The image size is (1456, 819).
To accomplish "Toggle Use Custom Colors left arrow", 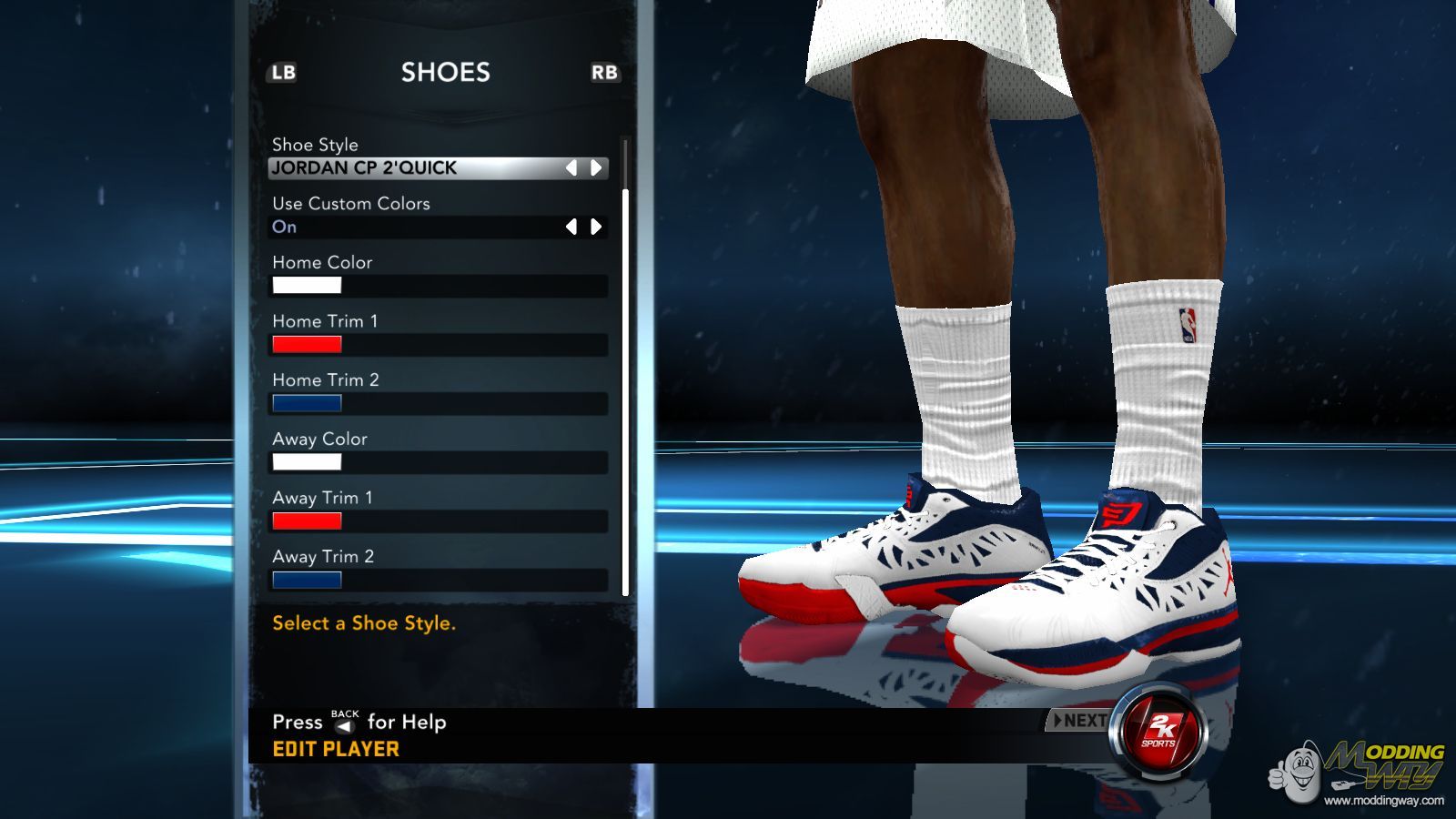I will click(571, 227).
